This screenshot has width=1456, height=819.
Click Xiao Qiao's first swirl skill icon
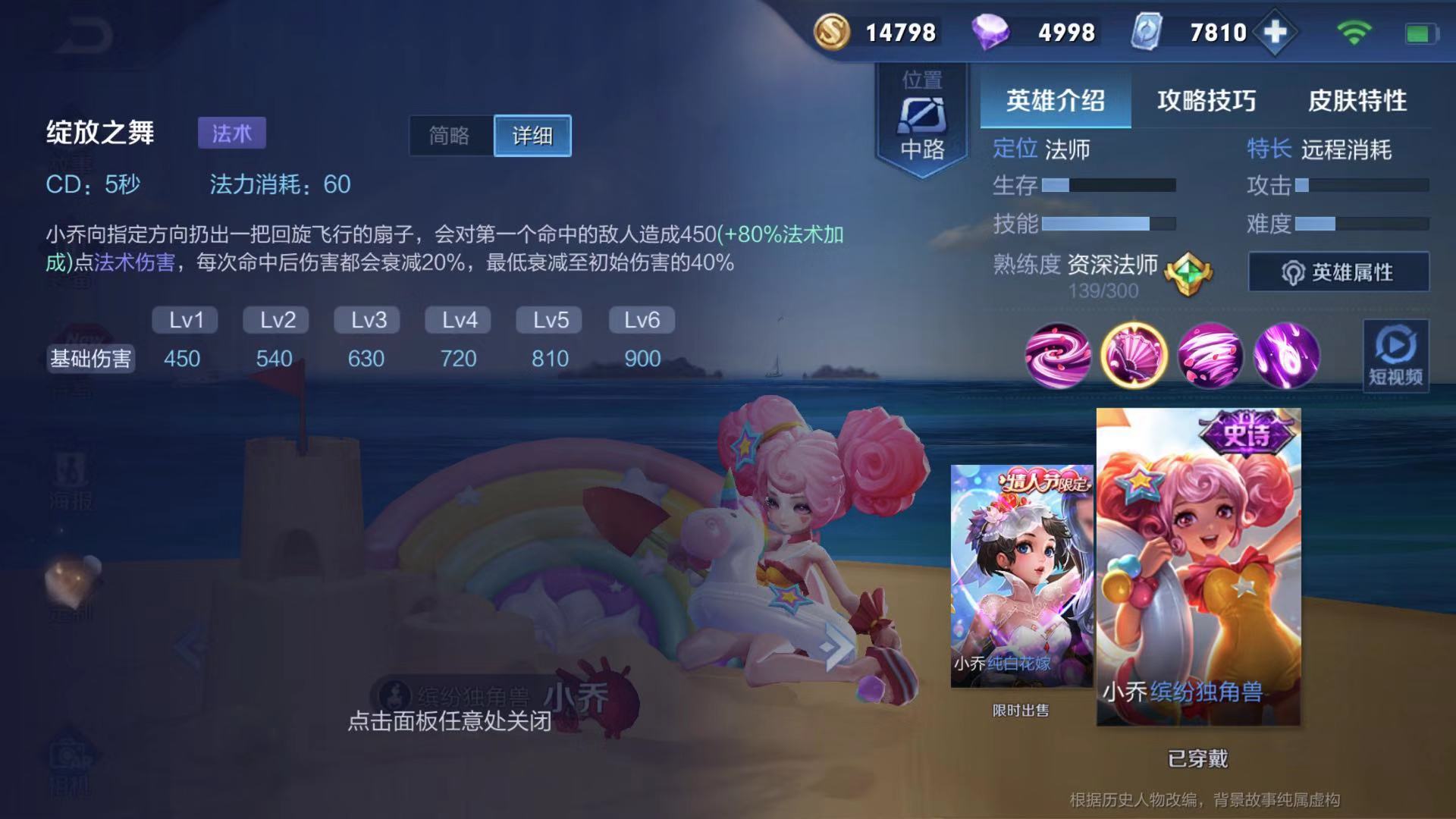(x=1058, y=357)
